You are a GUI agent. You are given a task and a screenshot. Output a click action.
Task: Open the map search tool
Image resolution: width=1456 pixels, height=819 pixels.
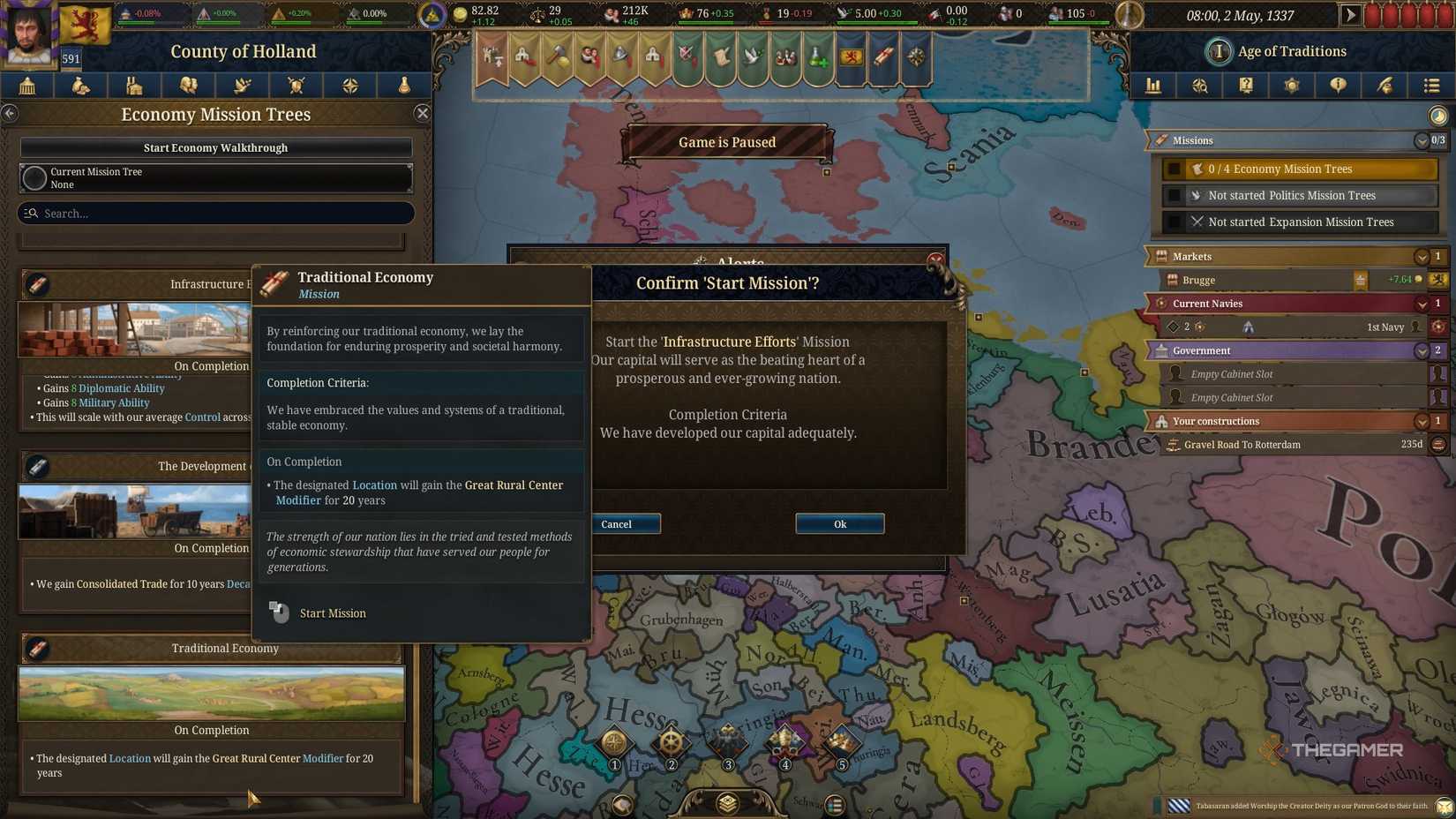pyautogui.click(x=1199, y=86)
